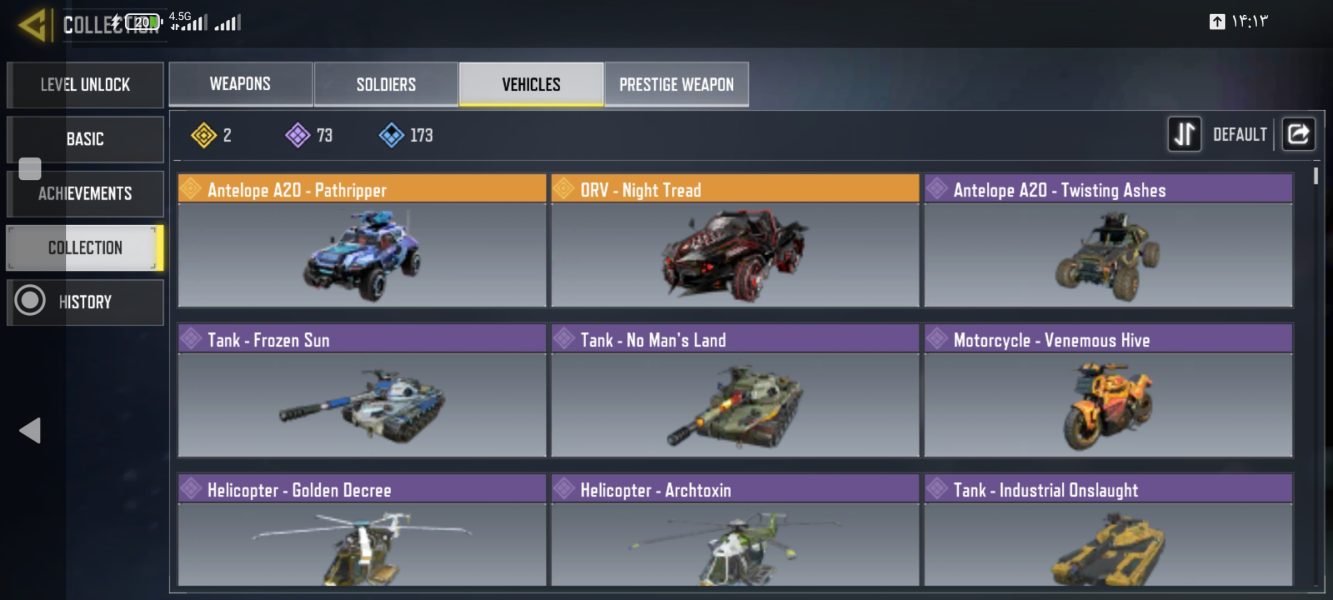Select the Collection menu entry

point(85,247)
